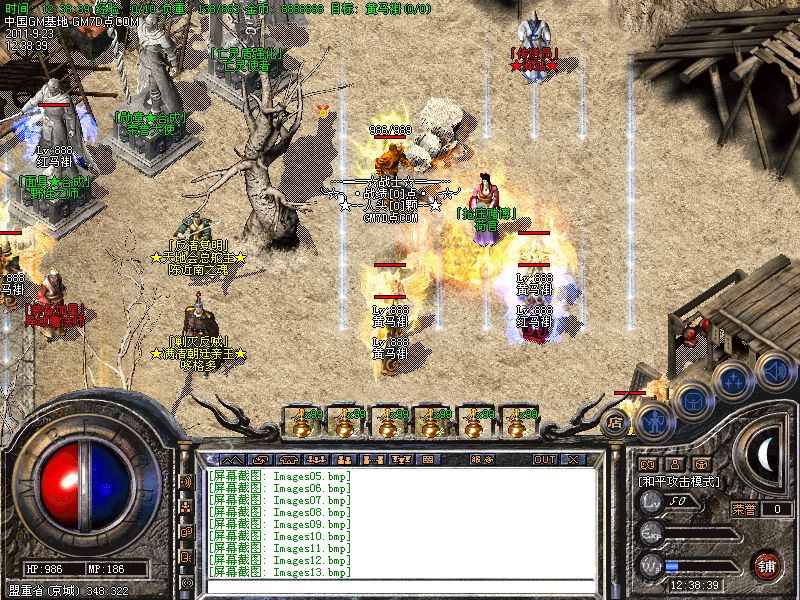
Task: Click the OUT button on chat toolbar
Action: (x=544, y=460)
